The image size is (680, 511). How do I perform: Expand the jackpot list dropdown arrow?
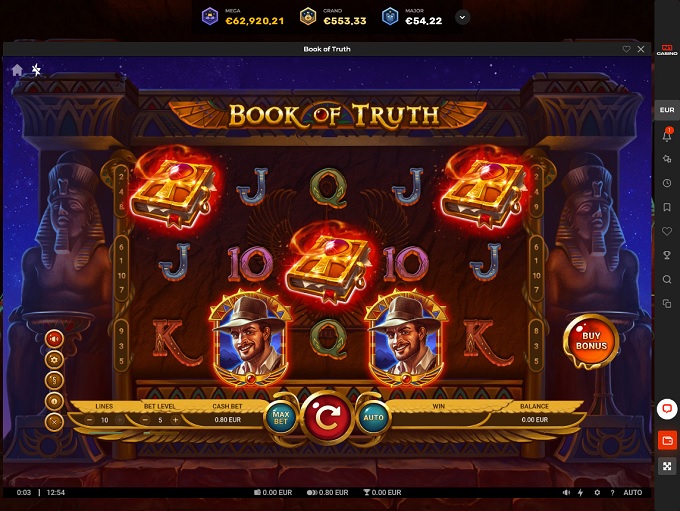click(462, 17)
